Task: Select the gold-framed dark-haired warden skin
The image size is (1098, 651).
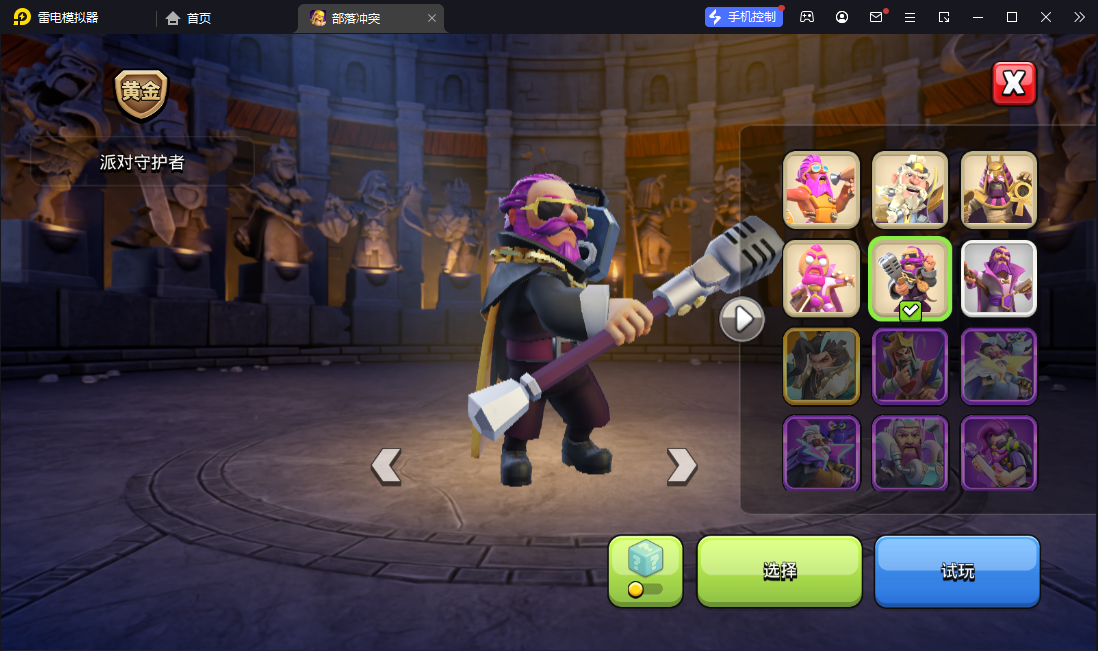Action: [x=821, y=365]
